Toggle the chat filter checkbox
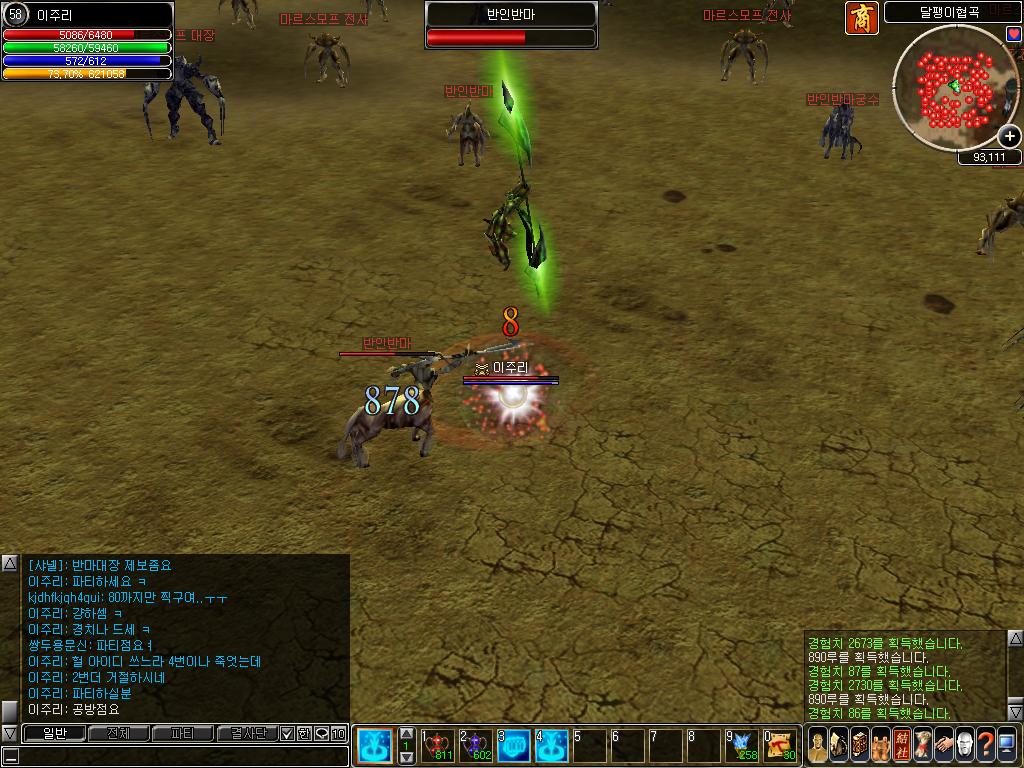This screenshot has width=1024, height=768. [x=287, y=733]
